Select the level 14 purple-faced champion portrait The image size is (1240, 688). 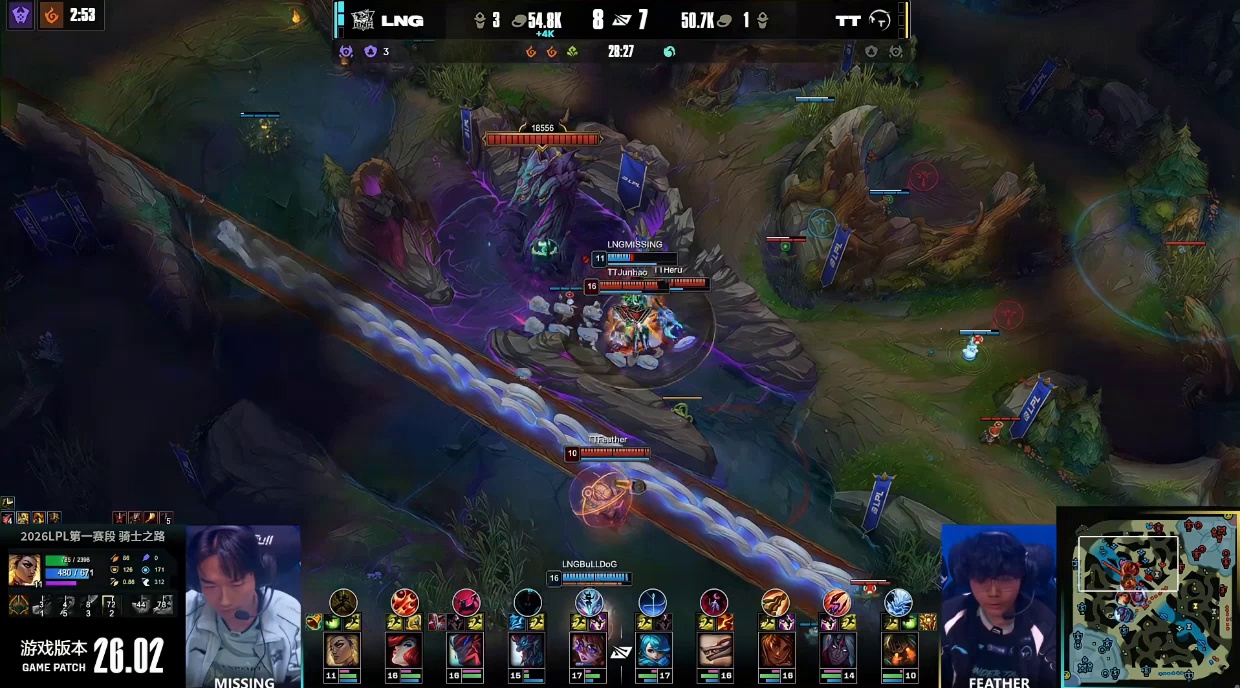pyautogui.click(x=837, y=650)
